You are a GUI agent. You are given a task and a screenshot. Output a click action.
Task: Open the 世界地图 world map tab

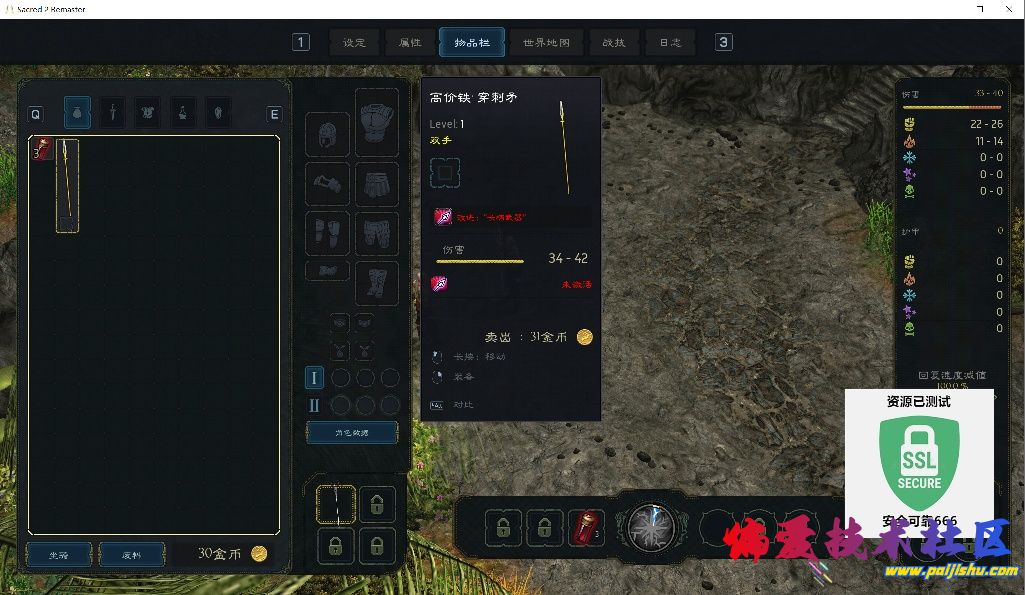(x=546, y=43)
